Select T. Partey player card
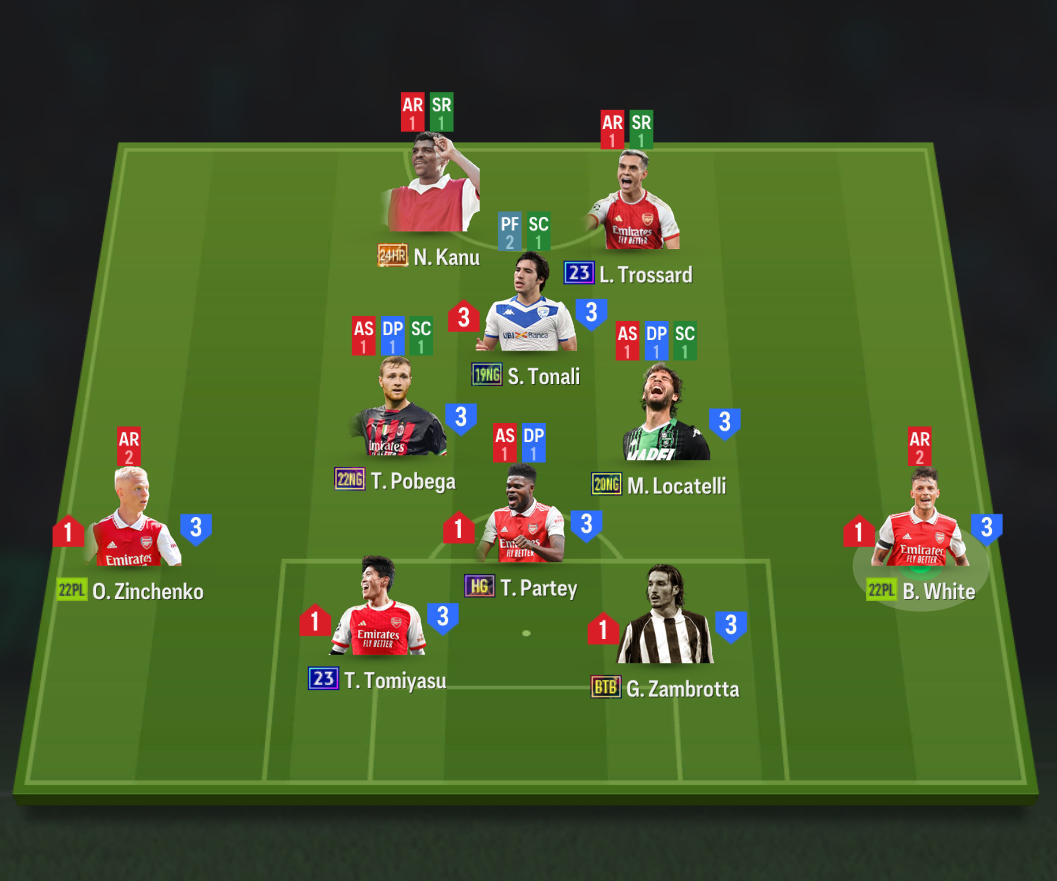Image resolution: width=1057 pixels, height=881 pixels. (523, 521)
